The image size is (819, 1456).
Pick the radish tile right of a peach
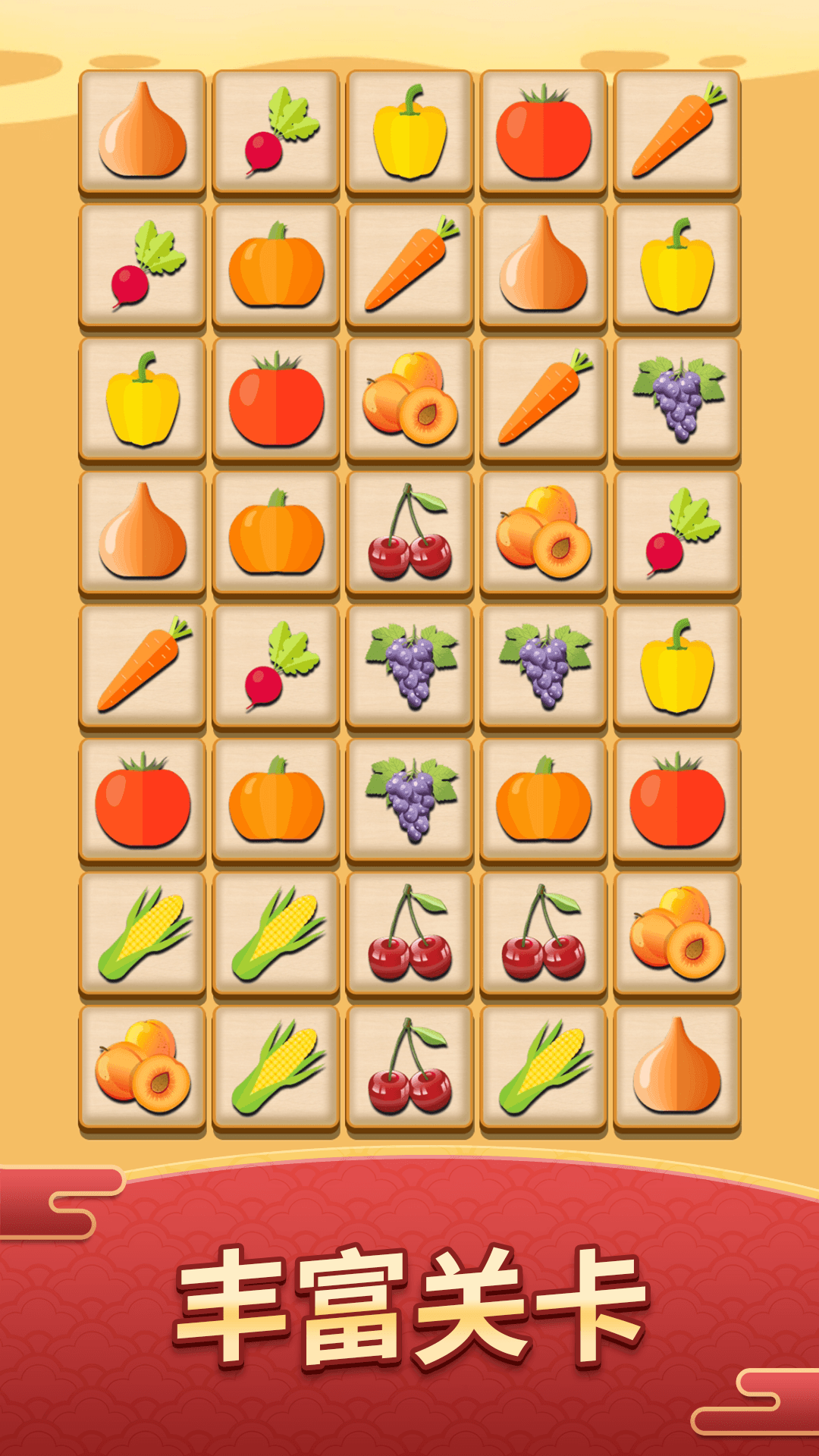pyautogui.click(x=677, y=532)
